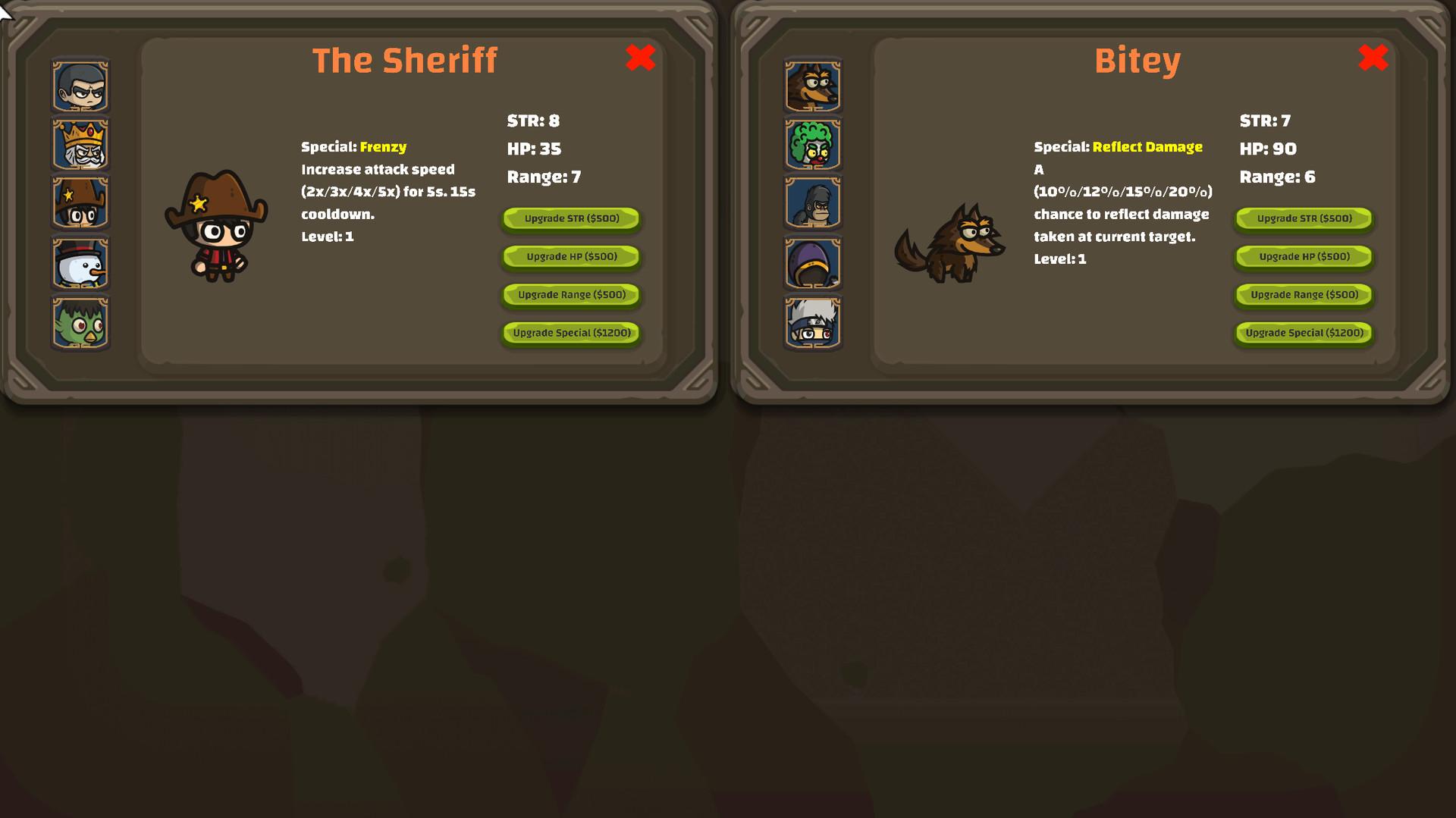The width and height of the screenshot is (1456, 818).
Task: Upgrade The Sheriff's HP for $500
Action: pos(570,257)
